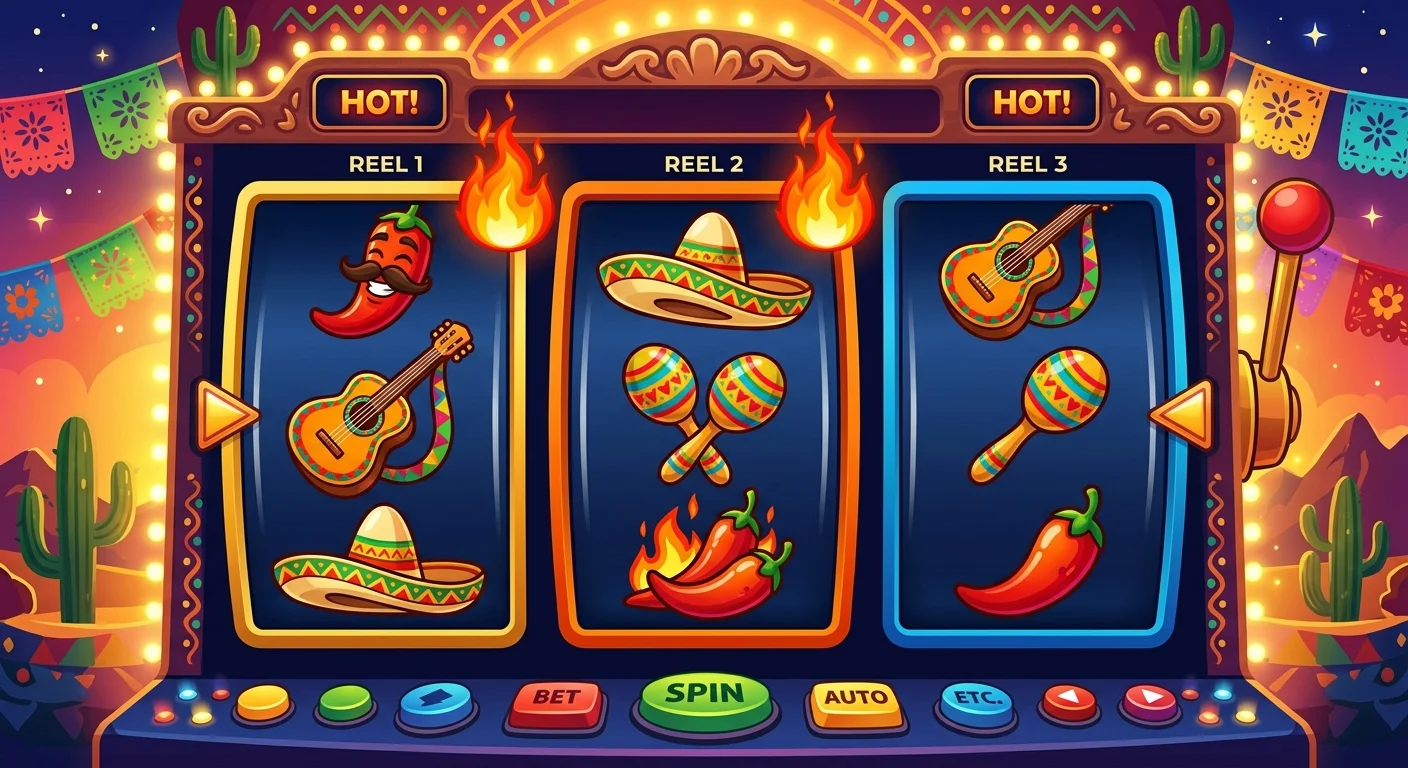Image resolution: width=1408 pixels, height=768 pixels.
Task: Click the left golden arrow beside the reels
Action: coord(222,410)
